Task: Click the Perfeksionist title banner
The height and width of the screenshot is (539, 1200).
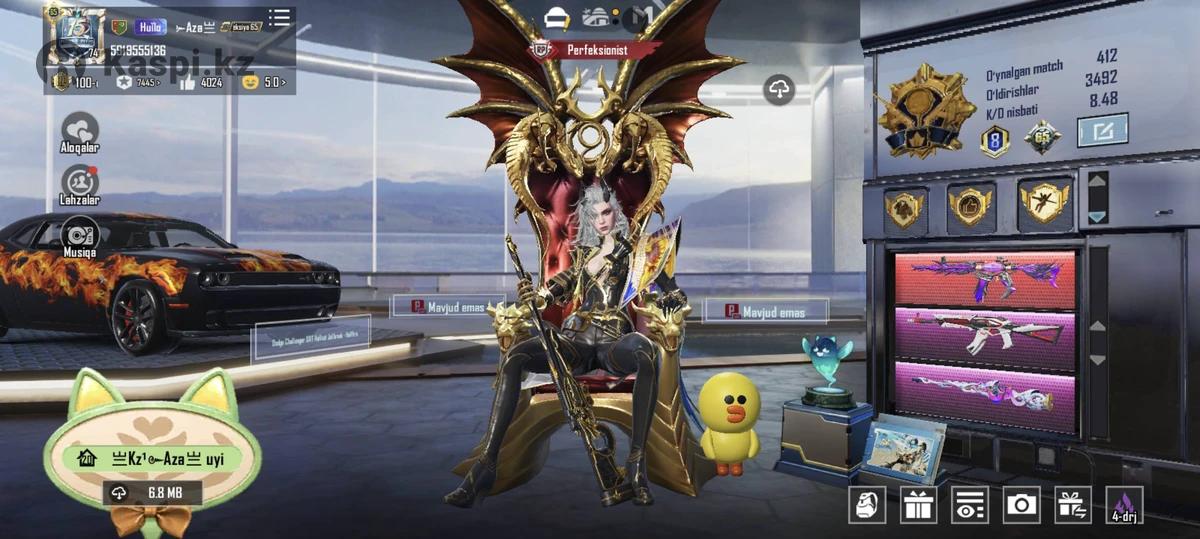Action: [x=596, y=48]
